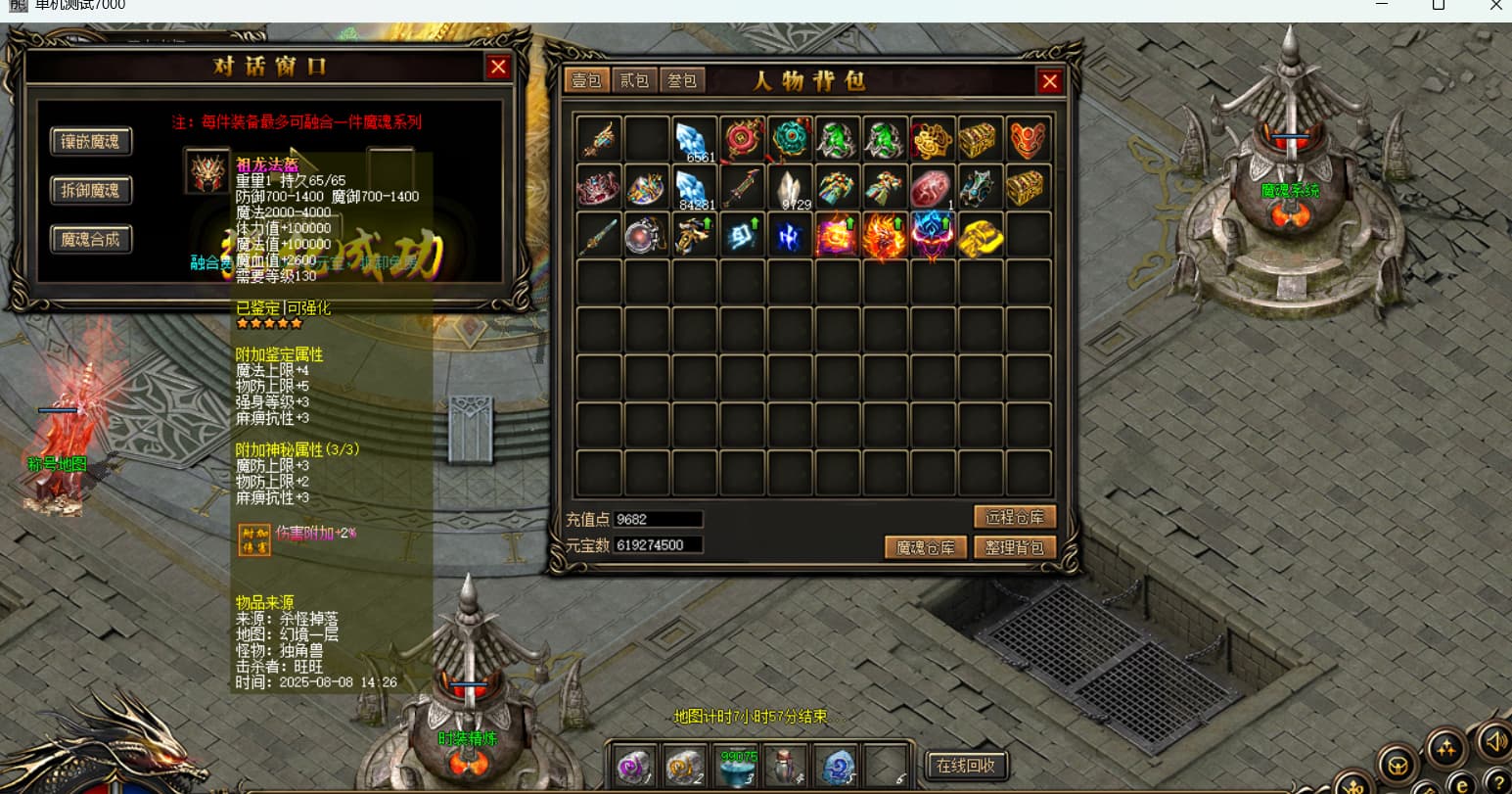Close the game window

1495,6
